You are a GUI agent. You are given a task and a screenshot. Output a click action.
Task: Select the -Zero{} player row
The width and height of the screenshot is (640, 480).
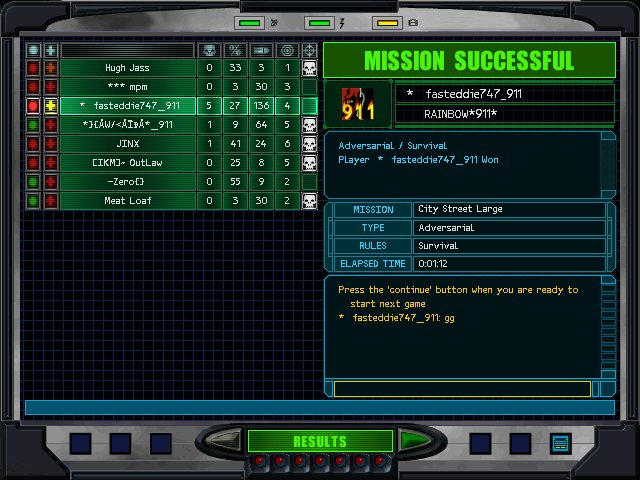(128, 182)
